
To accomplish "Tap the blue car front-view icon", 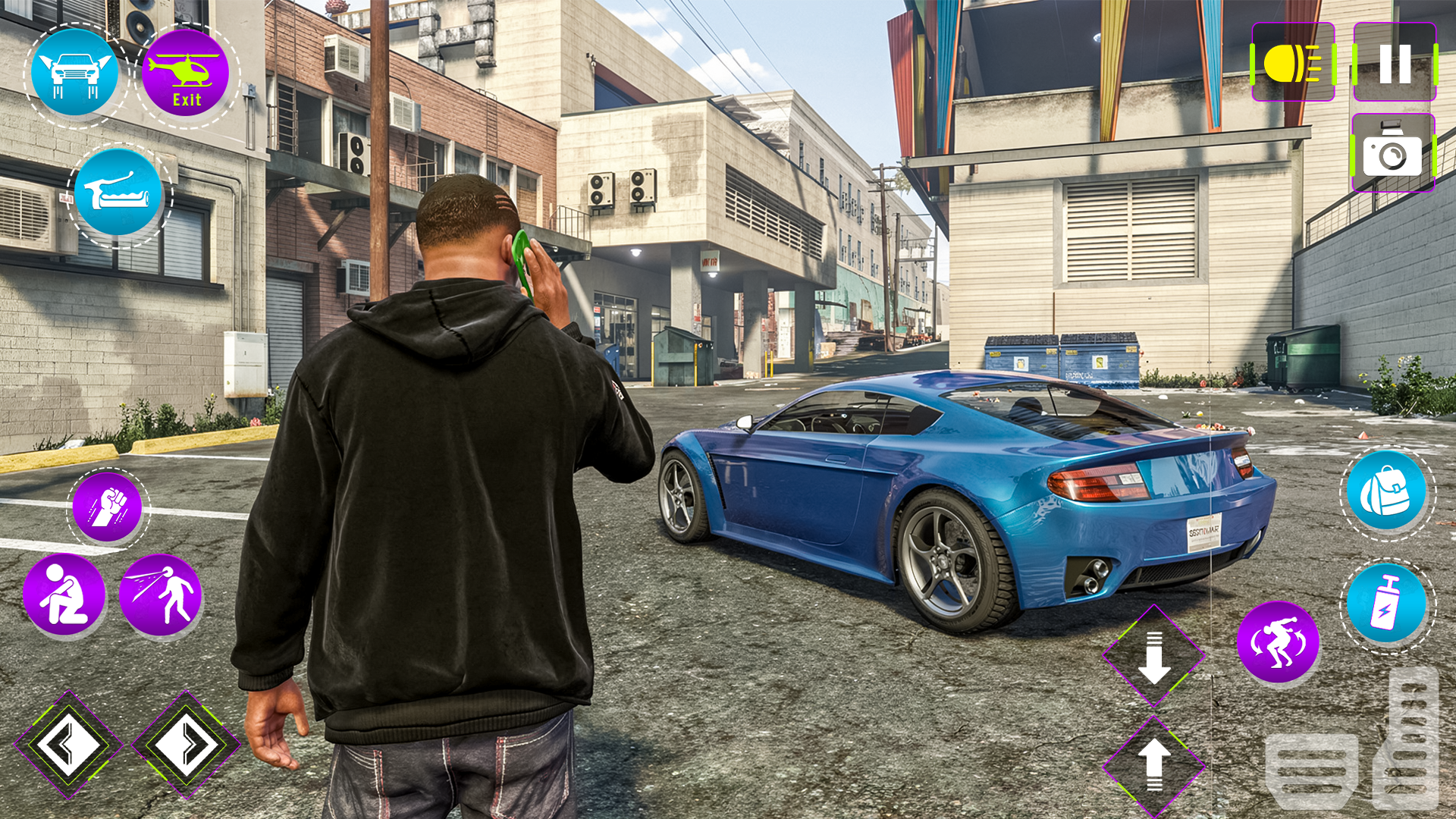I will 75,74.
